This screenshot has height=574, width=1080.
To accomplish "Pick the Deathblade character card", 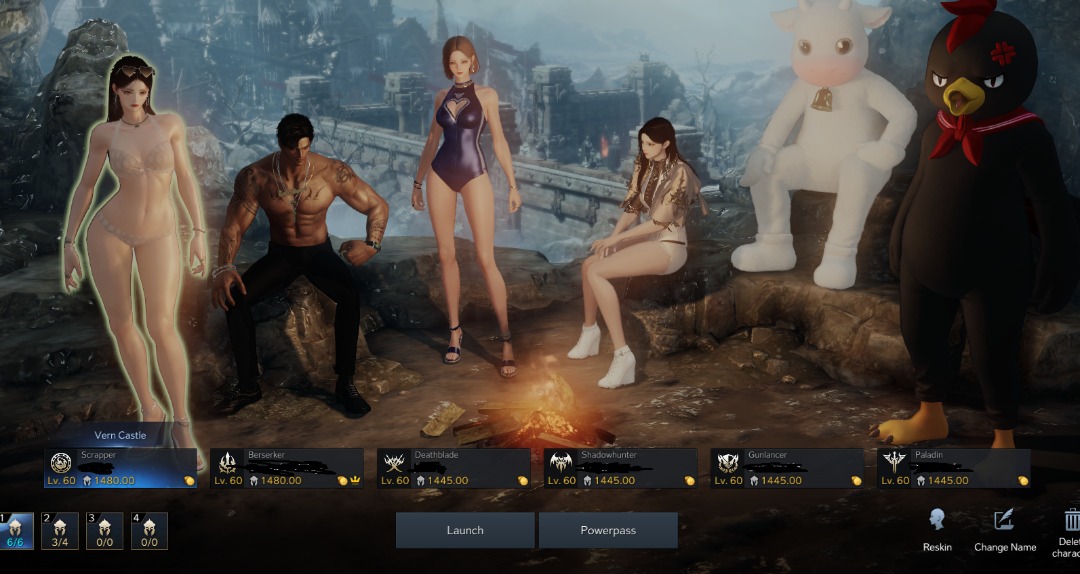I will click(x=454, y=468).
